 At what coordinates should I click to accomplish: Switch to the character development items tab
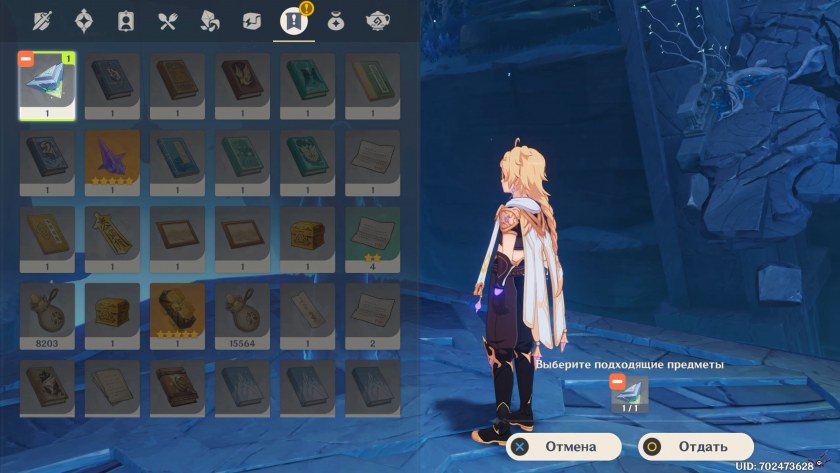tap(126, 20)
